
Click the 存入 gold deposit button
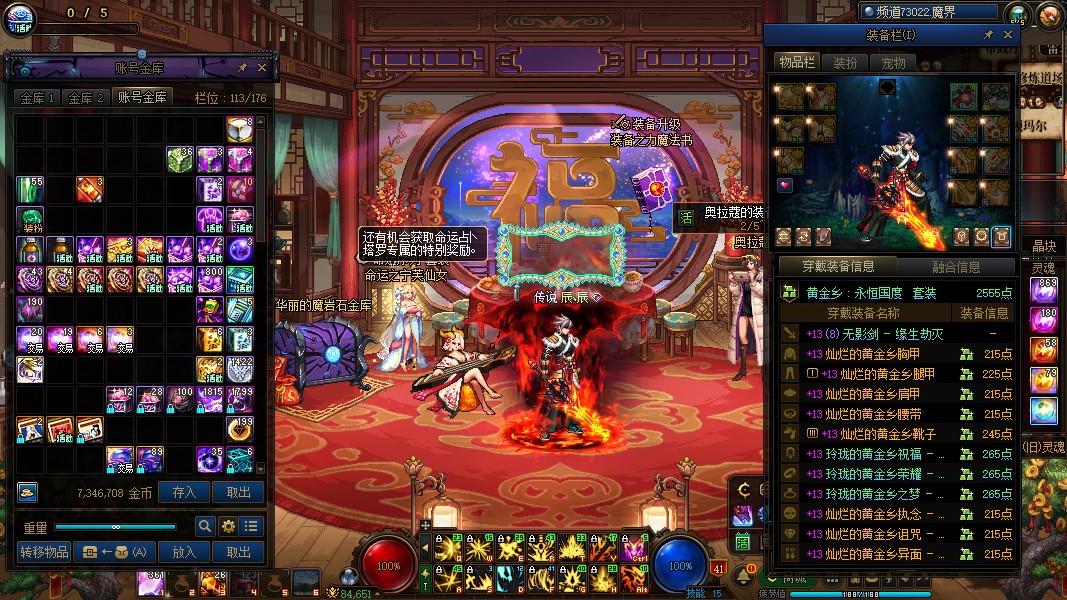tap(184, 492)
